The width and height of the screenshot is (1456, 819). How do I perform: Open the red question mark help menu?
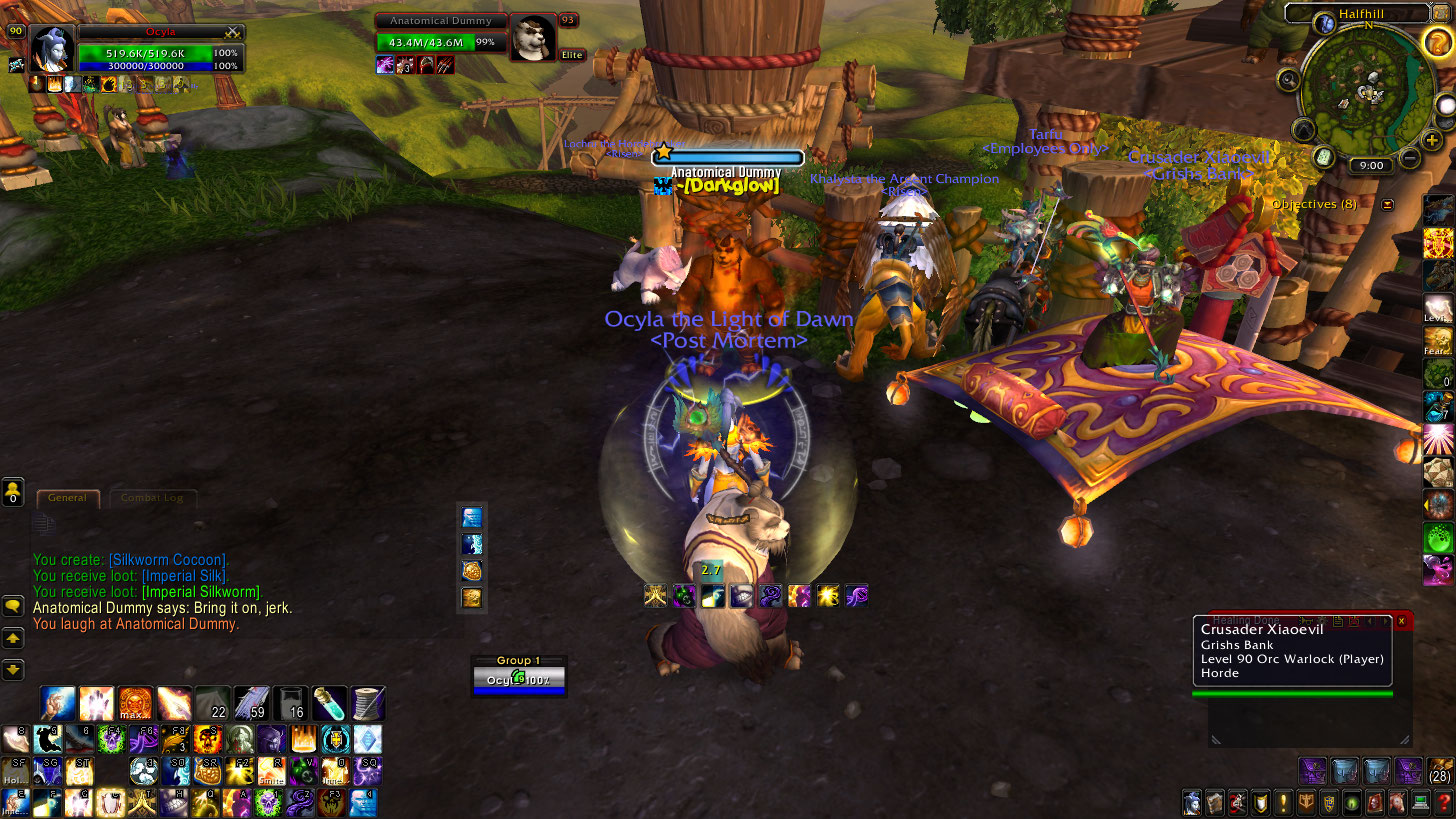pos(1443,803)
